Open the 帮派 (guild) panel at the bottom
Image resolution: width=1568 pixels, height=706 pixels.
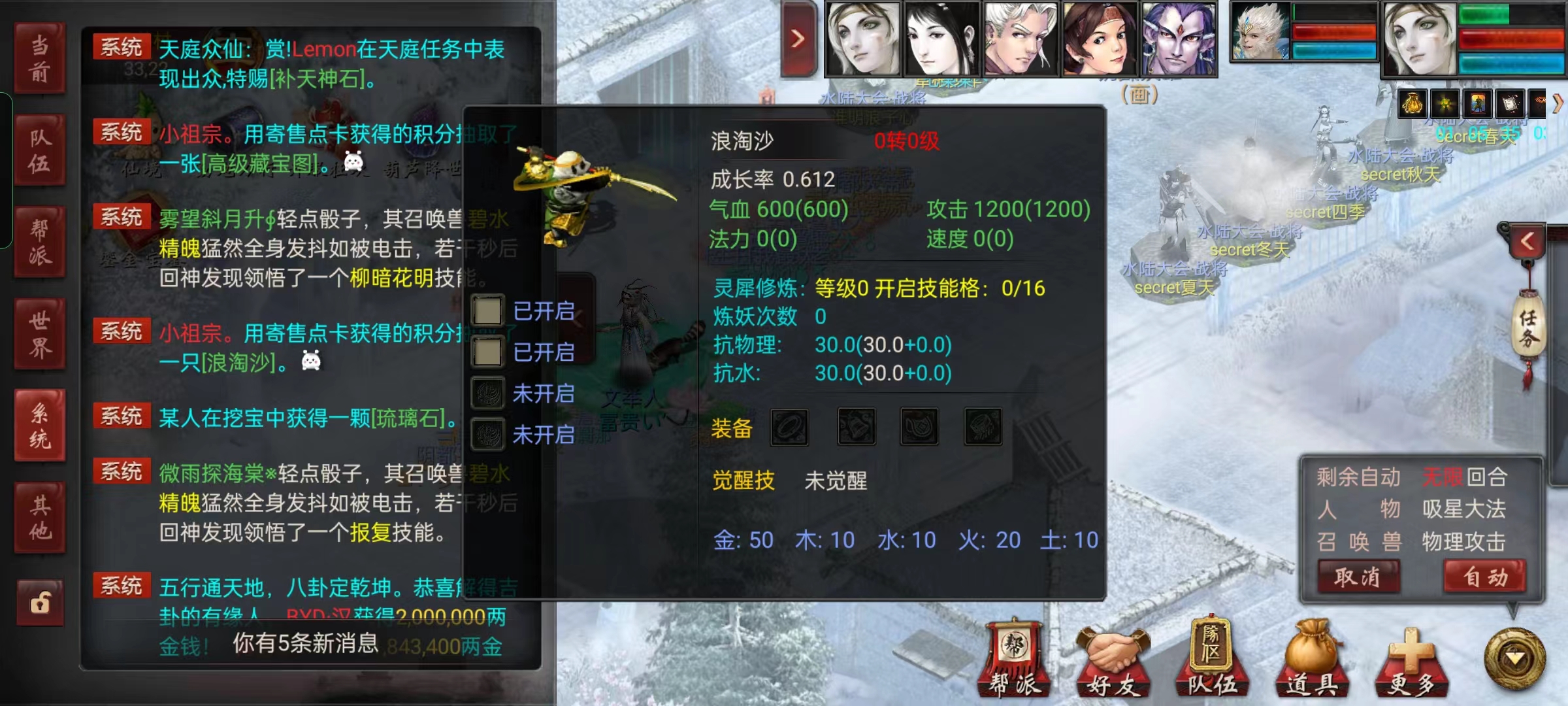[1015, 667]
